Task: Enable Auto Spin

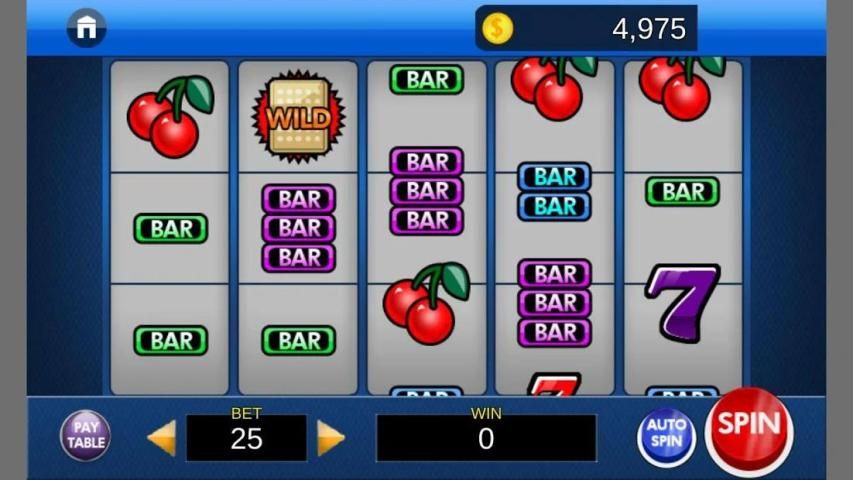Action: 666,436
